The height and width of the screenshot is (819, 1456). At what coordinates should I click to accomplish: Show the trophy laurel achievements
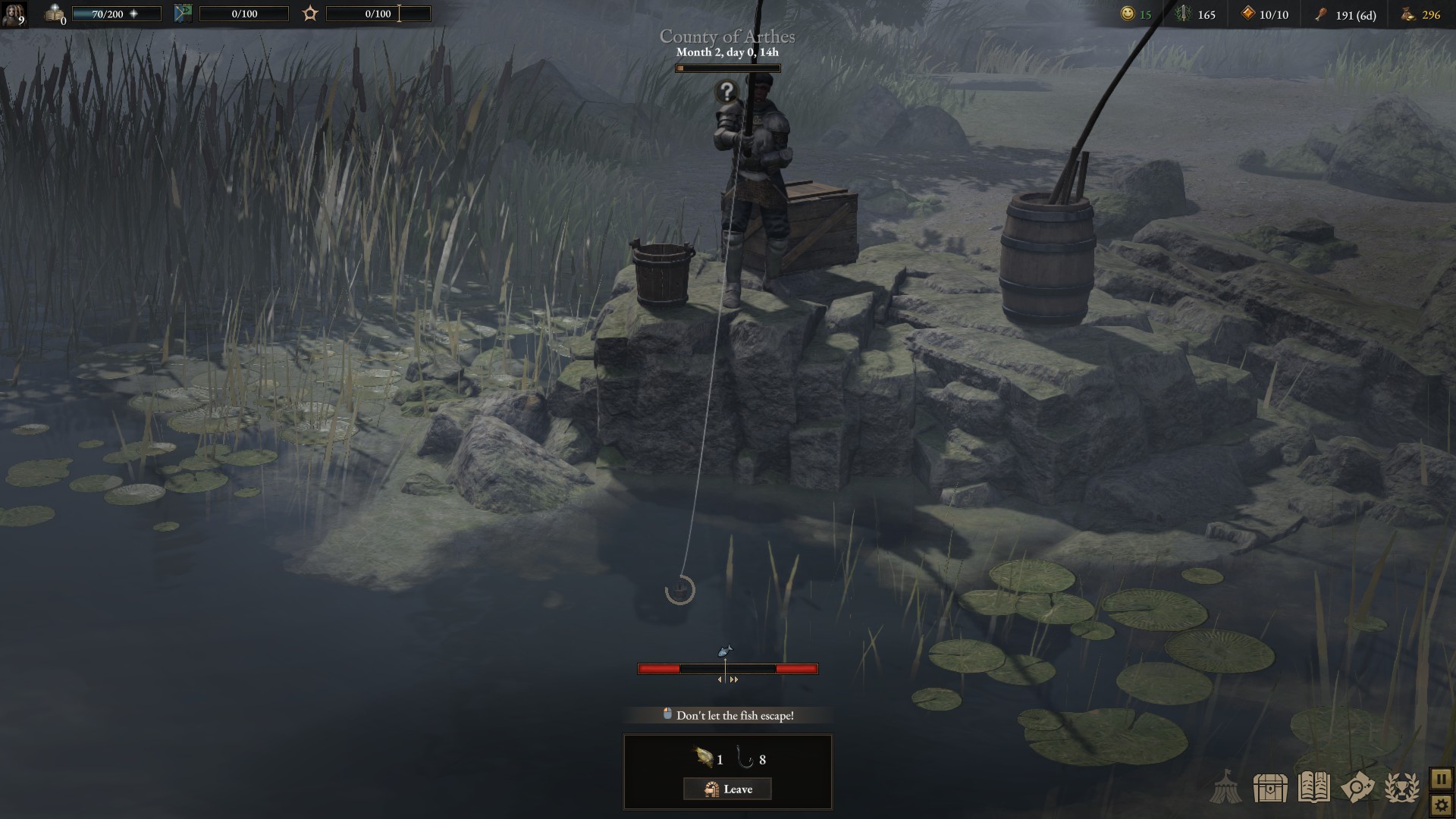pos(1401,788)
